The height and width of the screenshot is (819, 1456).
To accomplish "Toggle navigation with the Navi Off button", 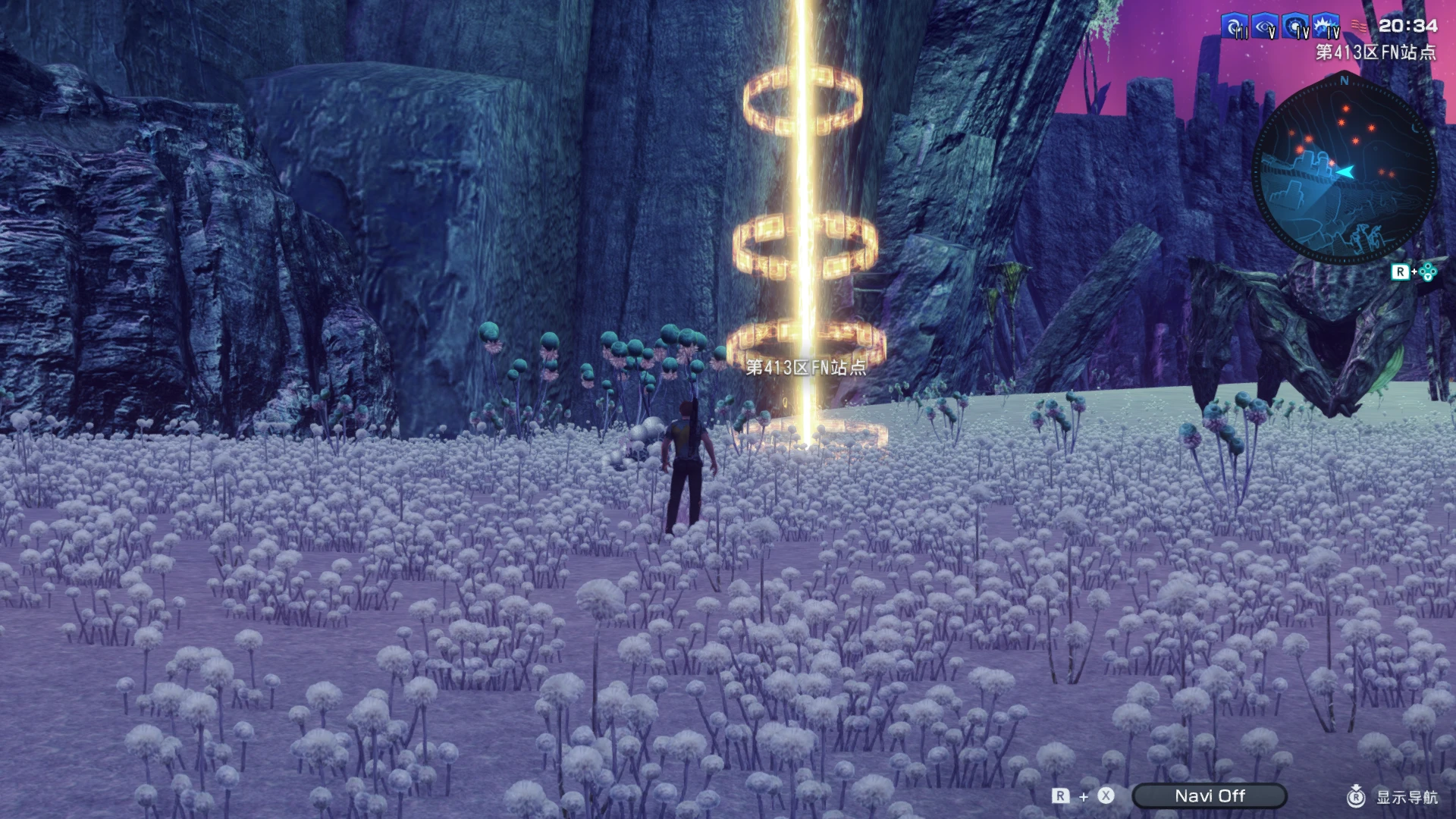I will tap(1208, 795).
